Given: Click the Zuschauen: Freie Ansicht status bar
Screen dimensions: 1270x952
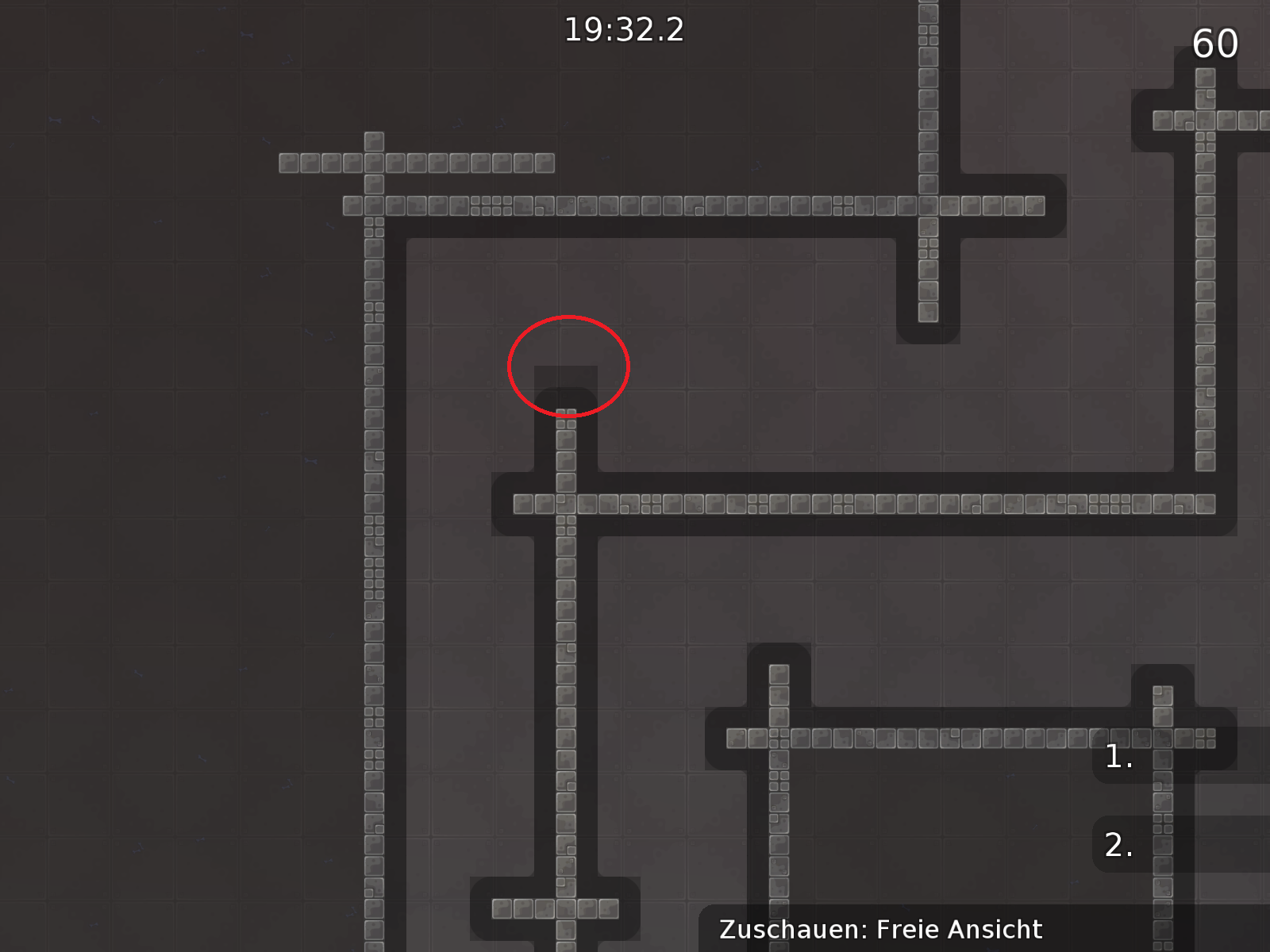Looking at the screenshot, I should click(879, 929).
